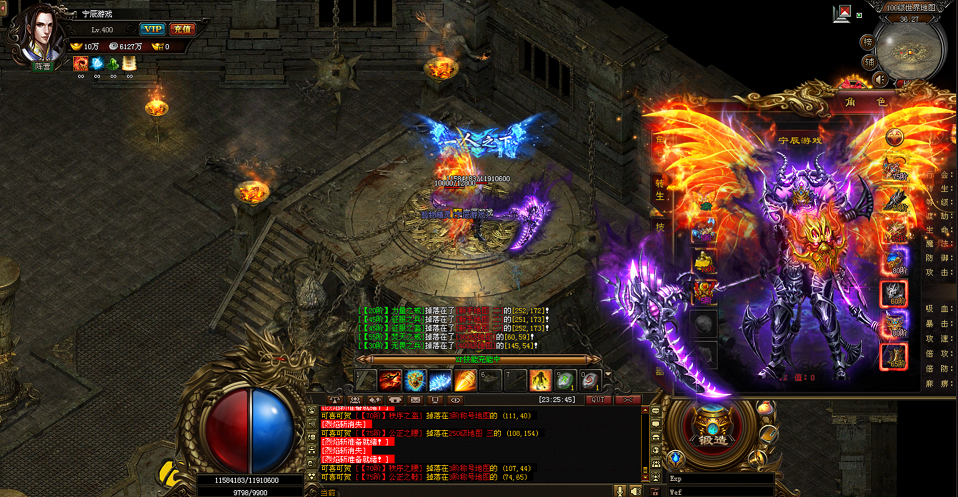Select the 转生 rebirth tab in character panel
Viewport: 958px width, 497px height.
tap(660, 192)
